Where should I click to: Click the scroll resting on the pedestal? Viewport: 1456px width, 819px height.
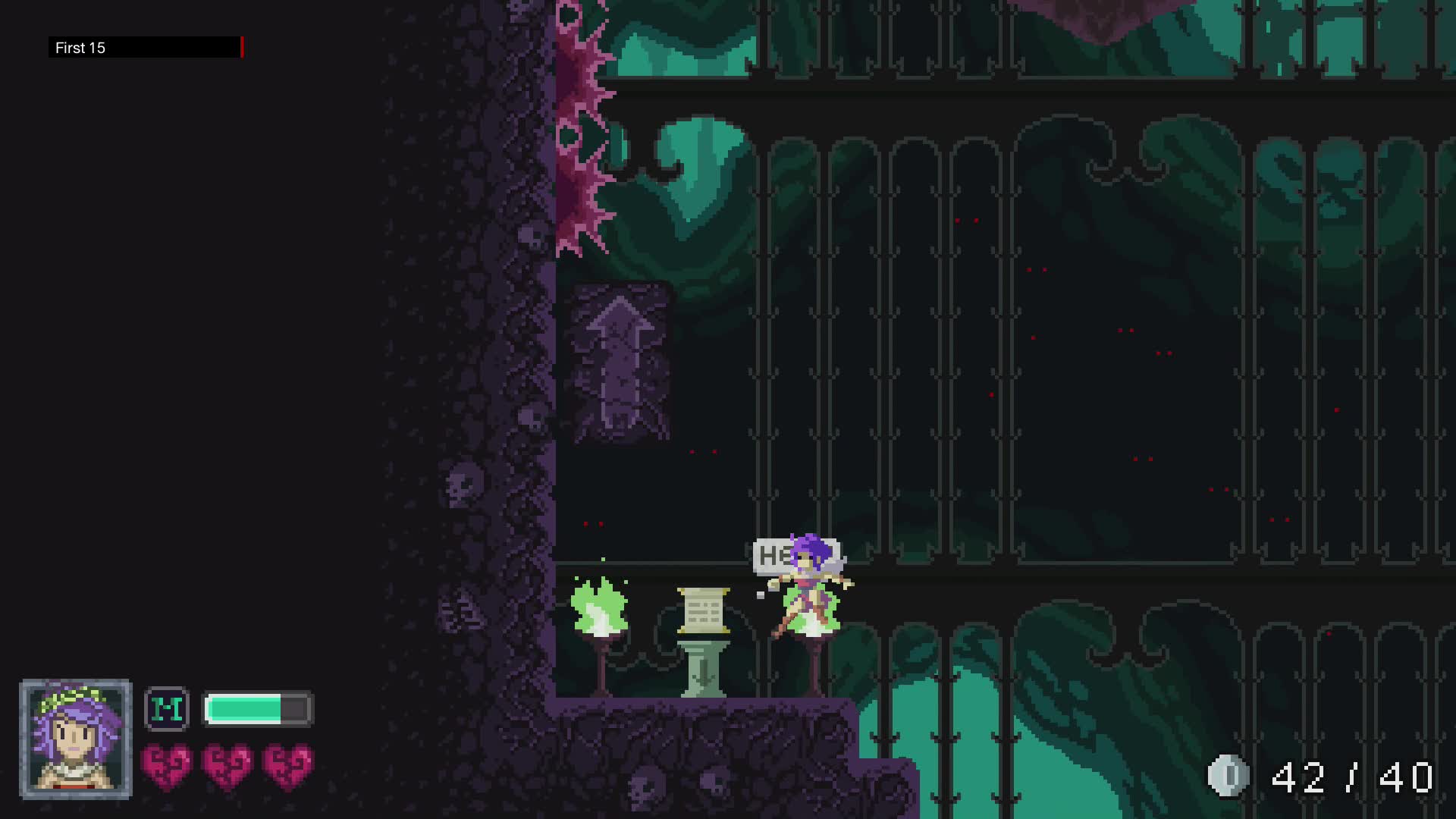pyautogui.click(x=704, y=610)
